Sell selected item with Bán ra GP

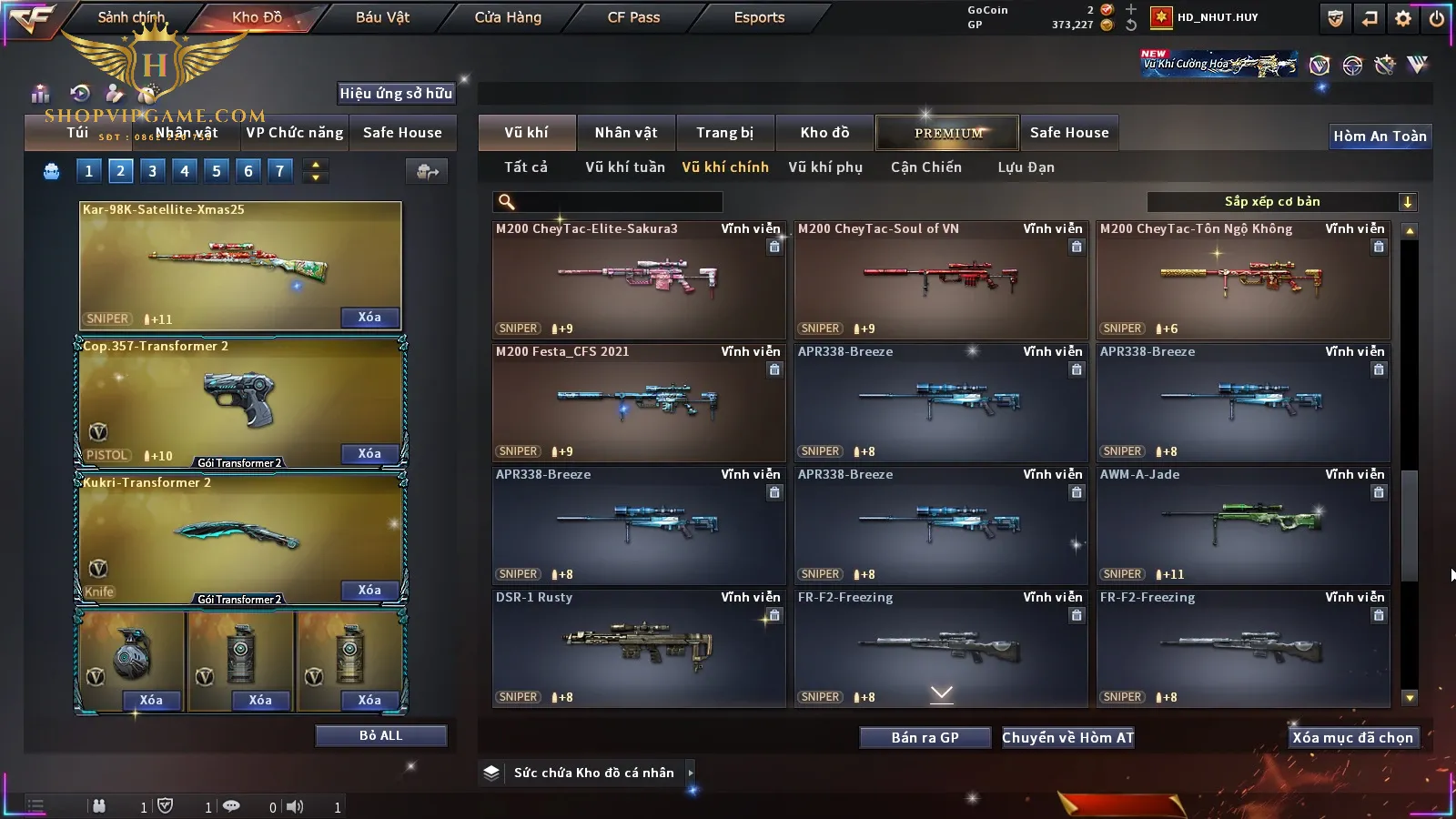point(925,738)
